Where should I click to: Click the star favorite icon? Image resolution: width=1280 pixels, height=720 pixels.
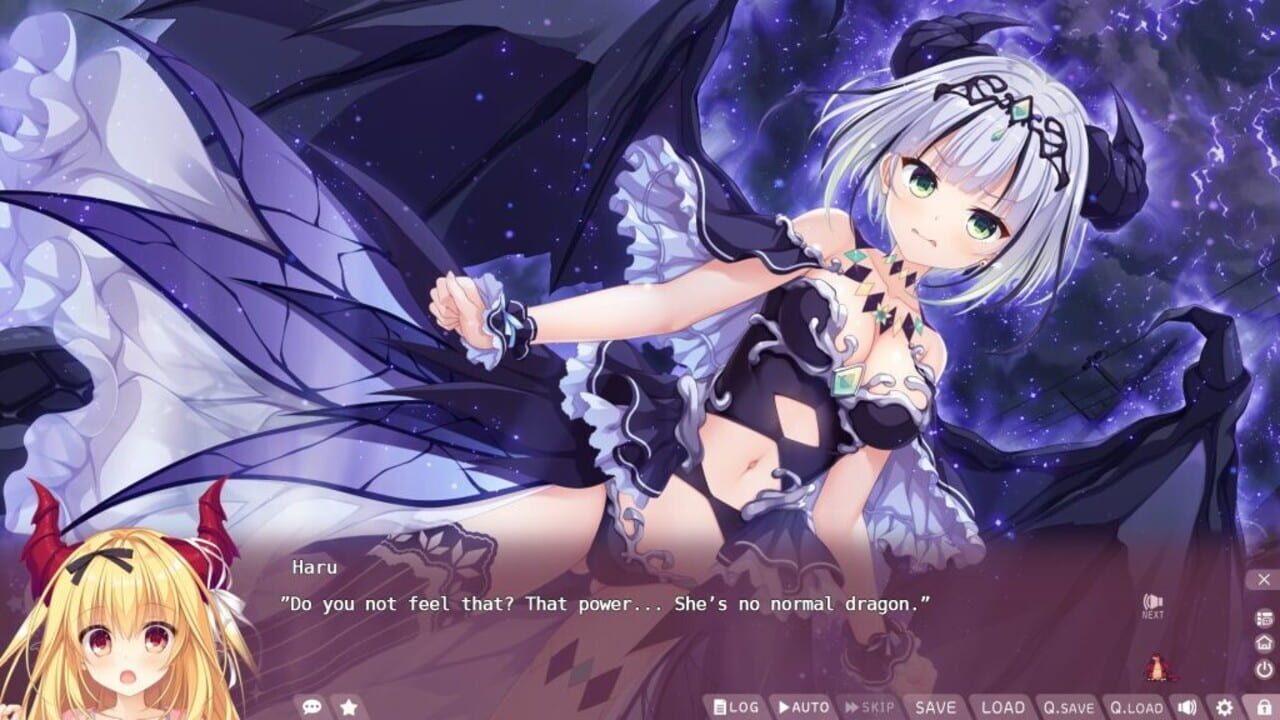click(347, 705)
